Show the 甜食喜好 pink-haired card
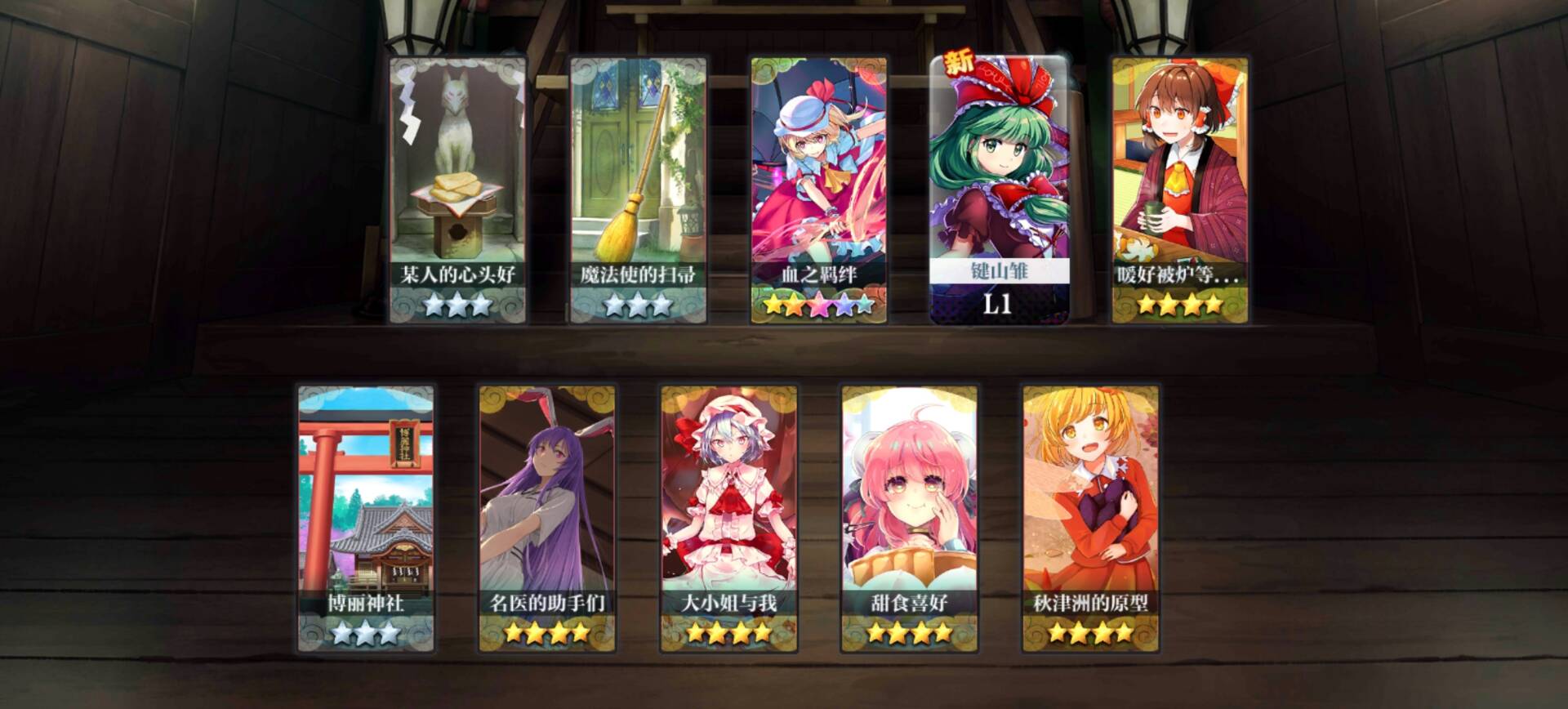Screen dimensions: 1568x709 909,519
